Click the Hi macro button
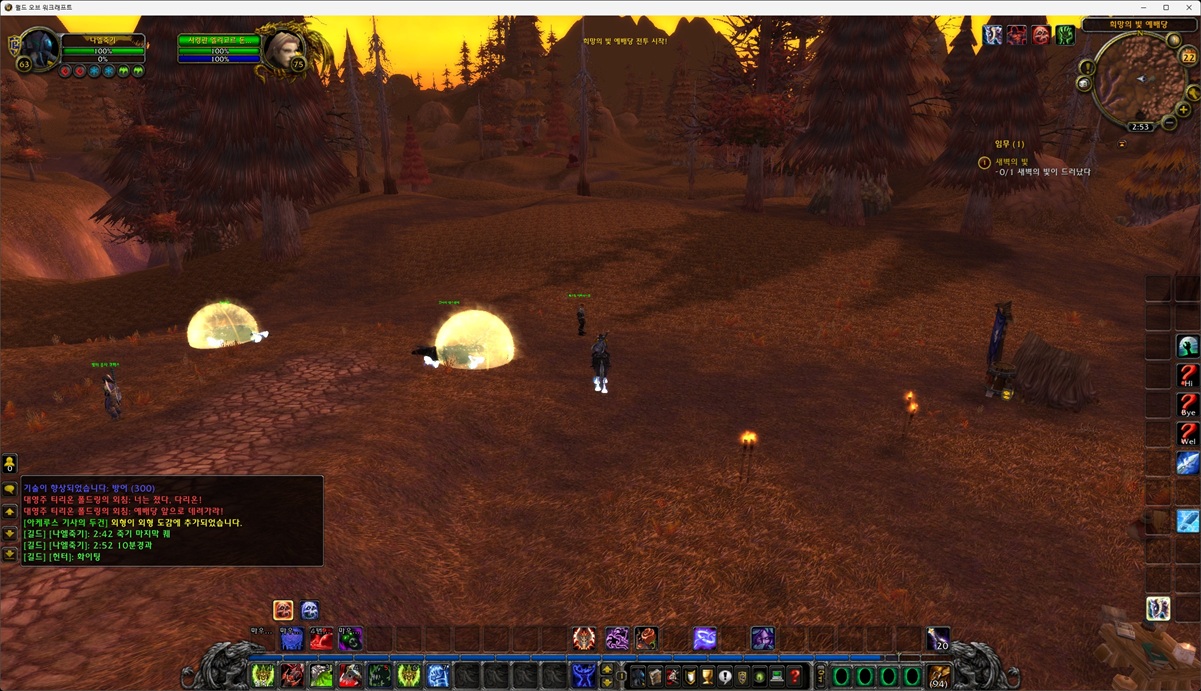The width and height of the screenshot is (1201, 691). point(1187,376)
